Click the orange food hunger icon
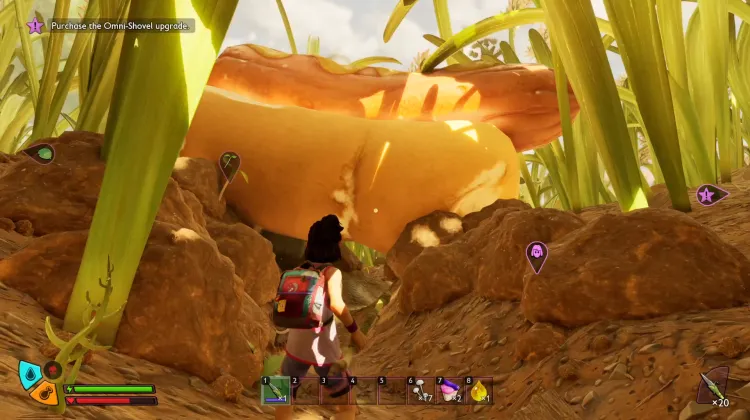Screen dimensions: 750x420 (x=44, y=392)
